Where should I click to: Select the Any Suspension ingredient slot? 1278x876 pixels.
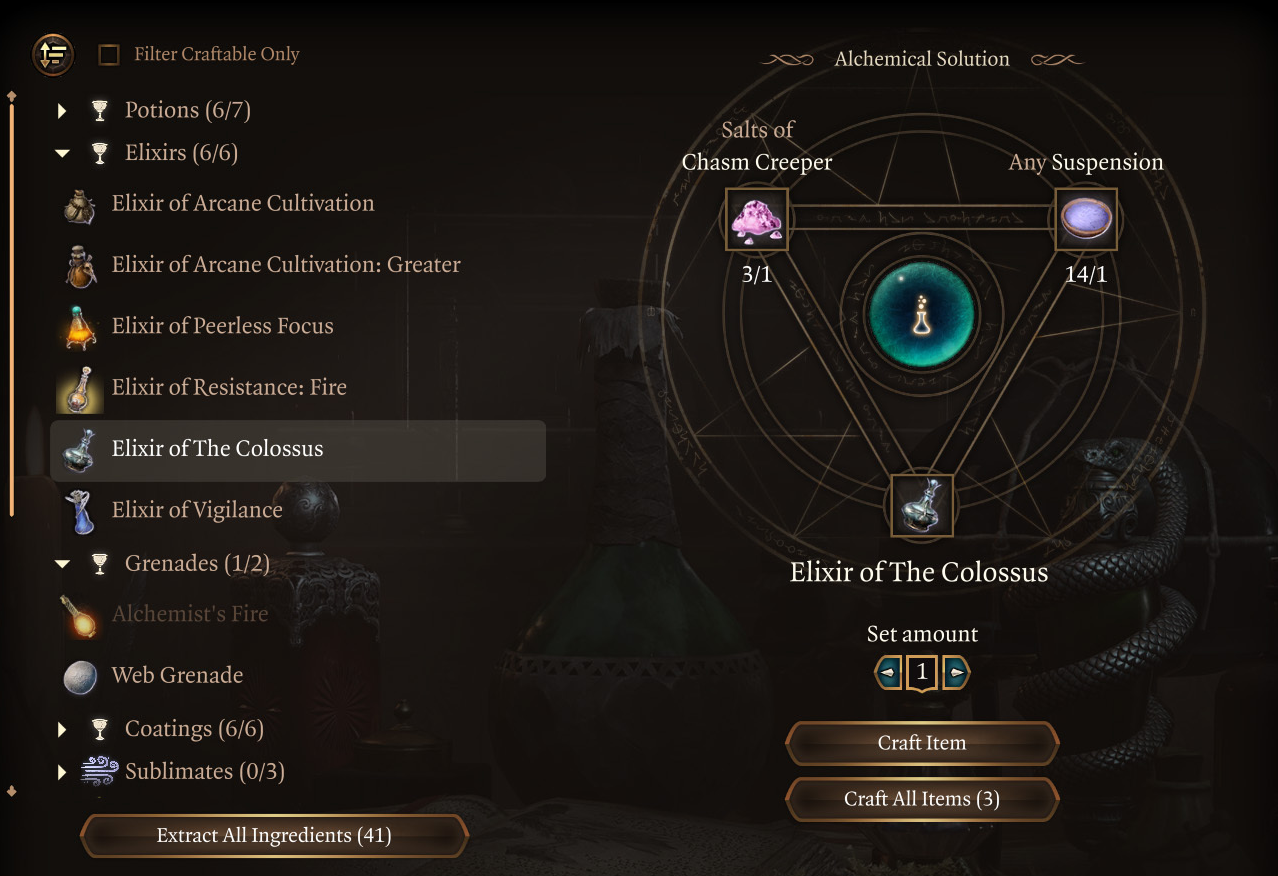click(1086, 219)
